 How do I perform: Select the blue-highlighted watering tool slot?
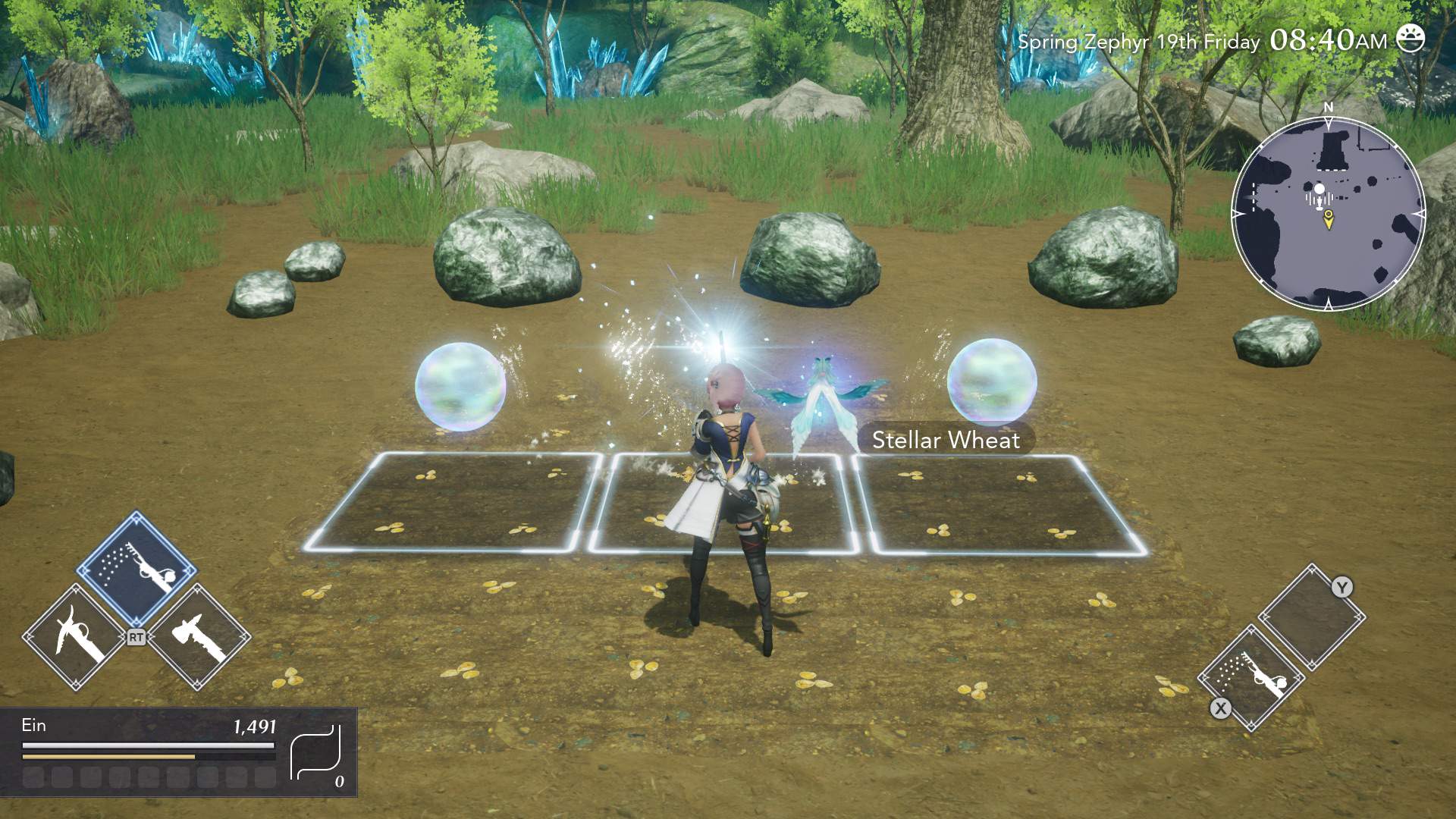[x=136, y=570]
